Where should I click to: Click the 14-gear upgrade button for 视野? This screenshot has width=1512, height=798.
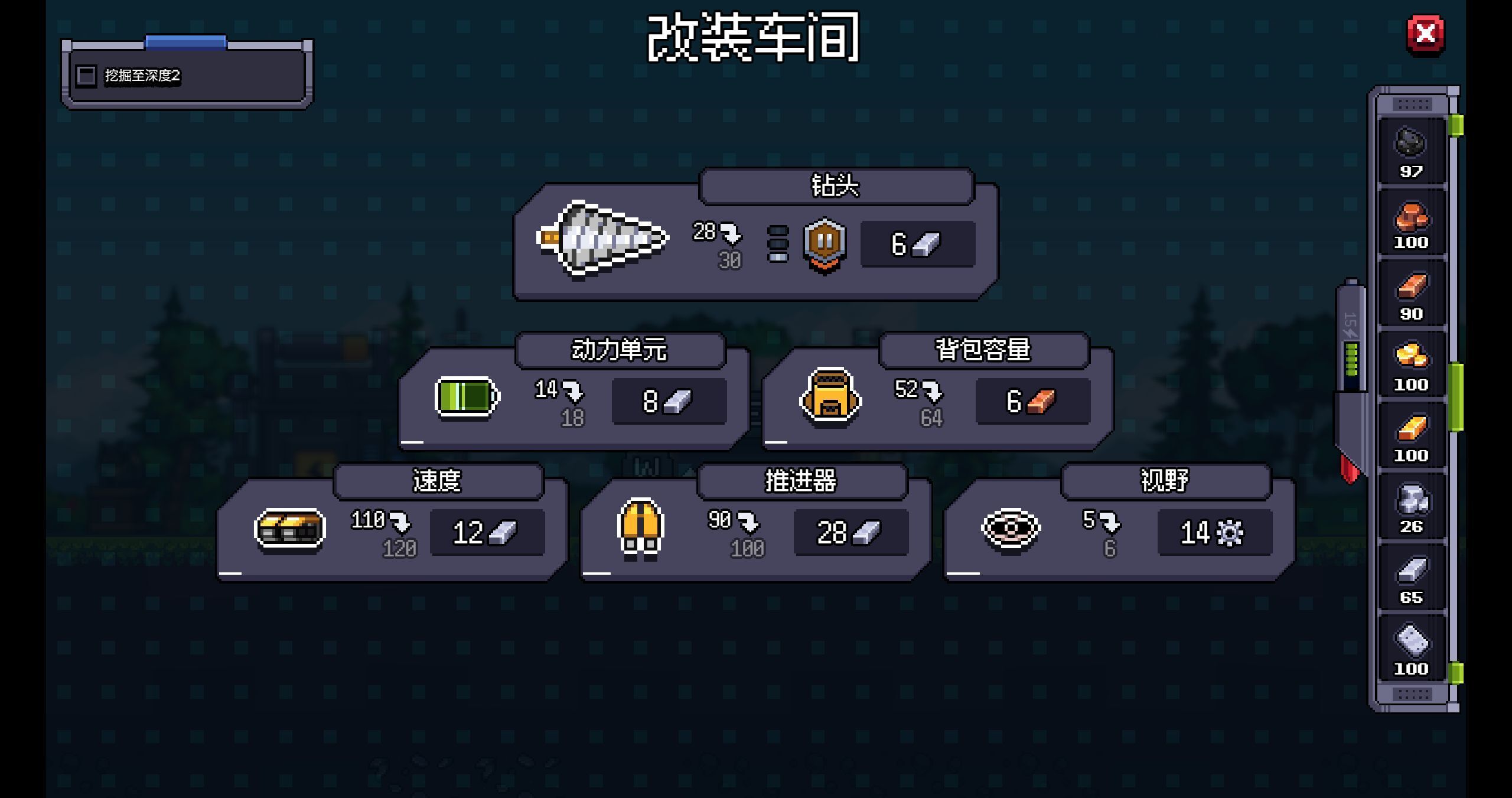point(1214,532)
